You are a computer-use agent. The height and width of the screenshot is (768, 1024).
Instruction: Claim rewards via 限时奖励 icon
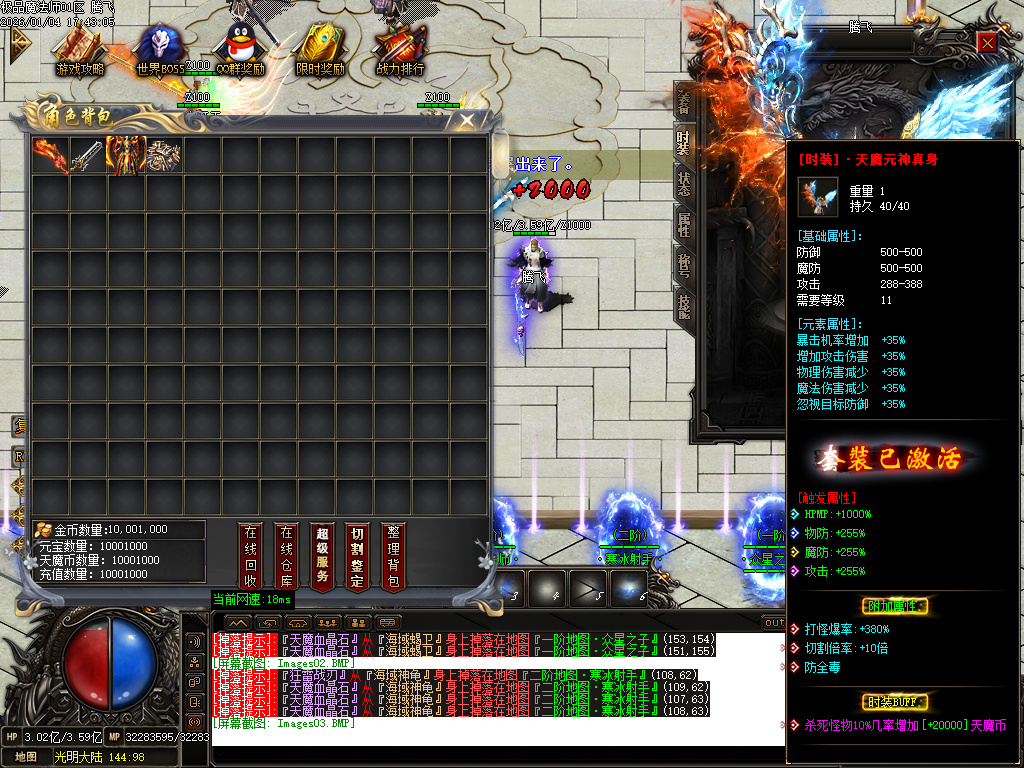point(320,50)
